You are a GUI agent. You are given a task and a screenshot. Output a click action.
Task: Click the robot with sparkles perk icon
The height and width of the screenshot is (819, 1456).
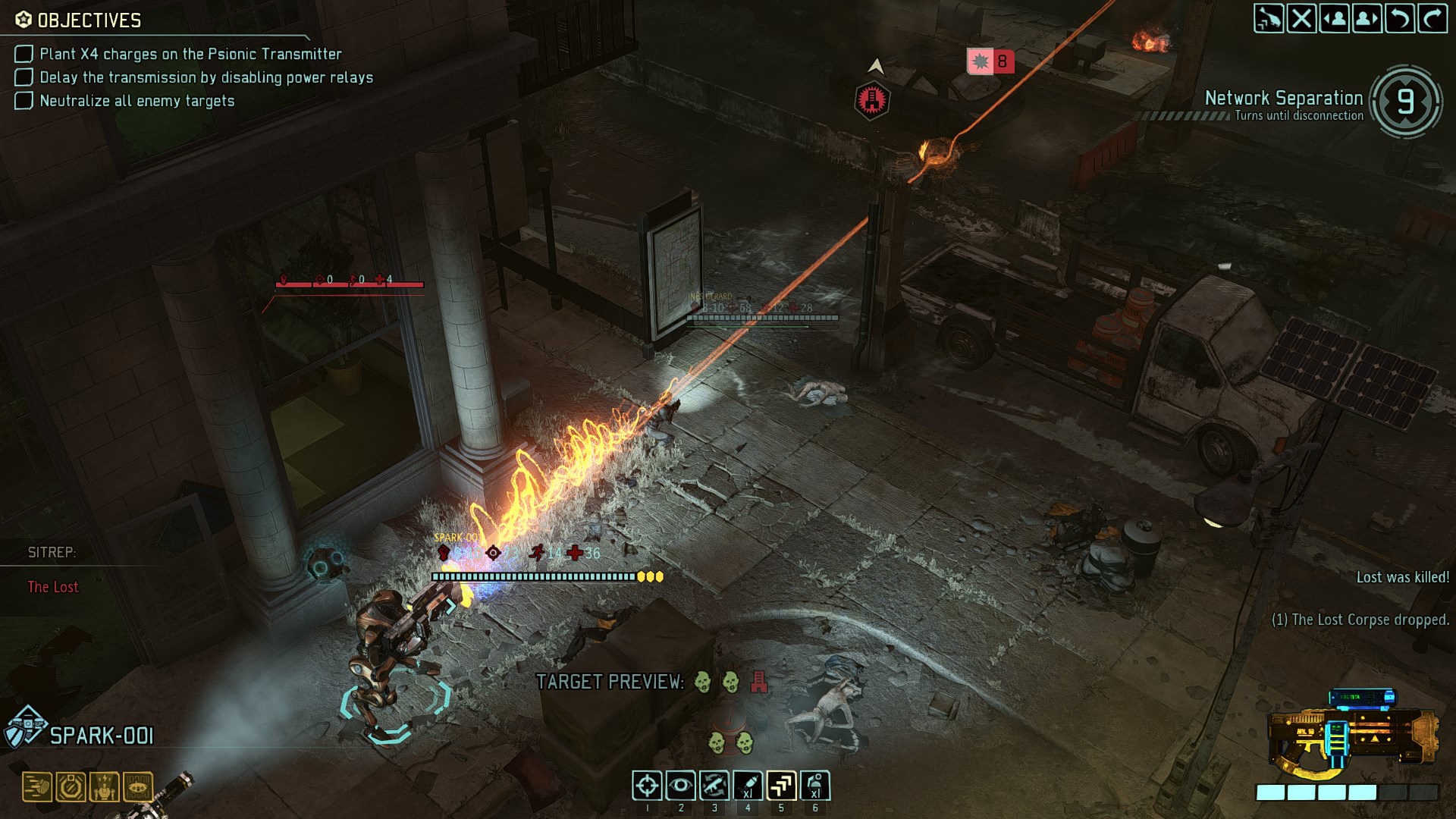[x=104, y=787]
